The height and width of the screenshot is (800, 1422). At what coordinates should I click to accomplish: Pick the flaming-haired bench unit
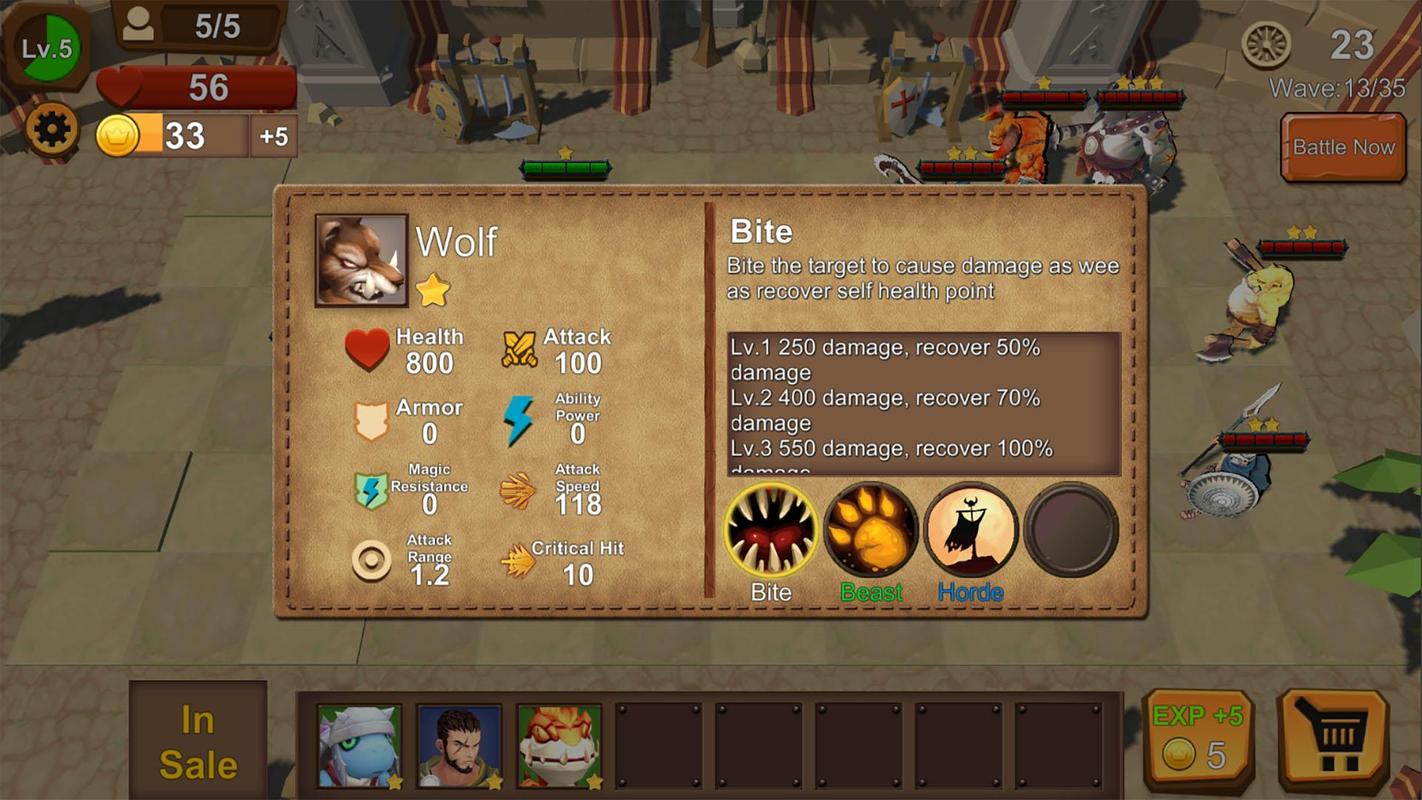(559, 746)
